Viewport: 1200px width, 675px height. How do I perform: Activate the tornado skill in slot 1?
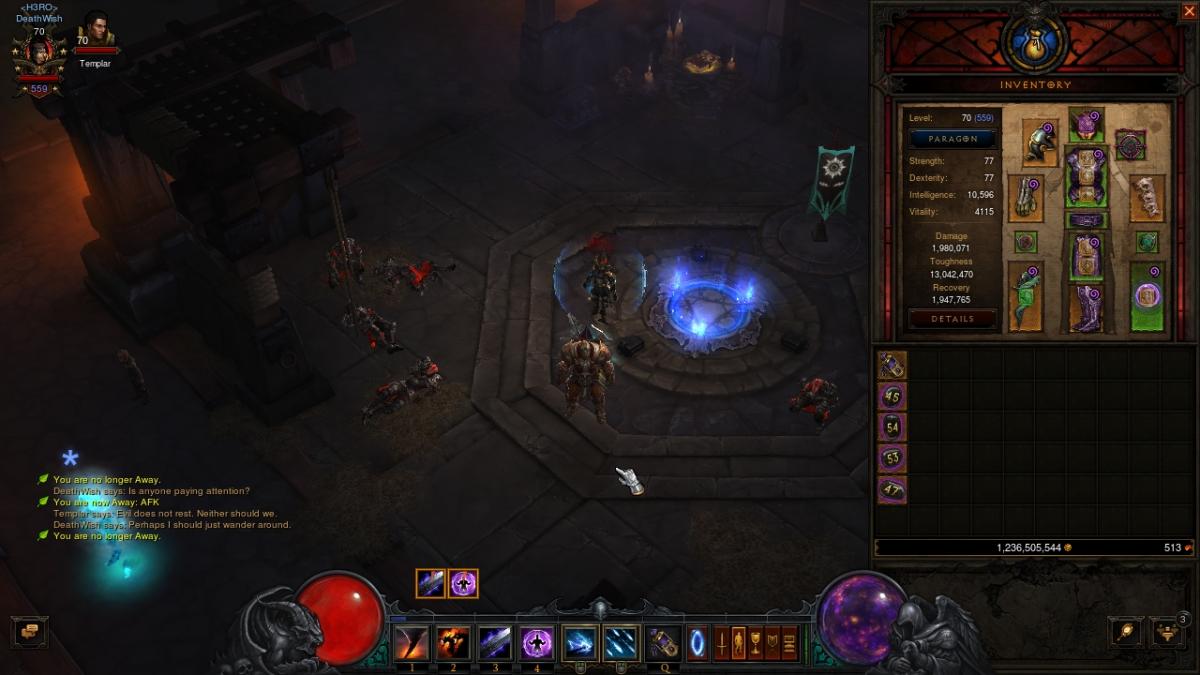[x=411, y=643]
